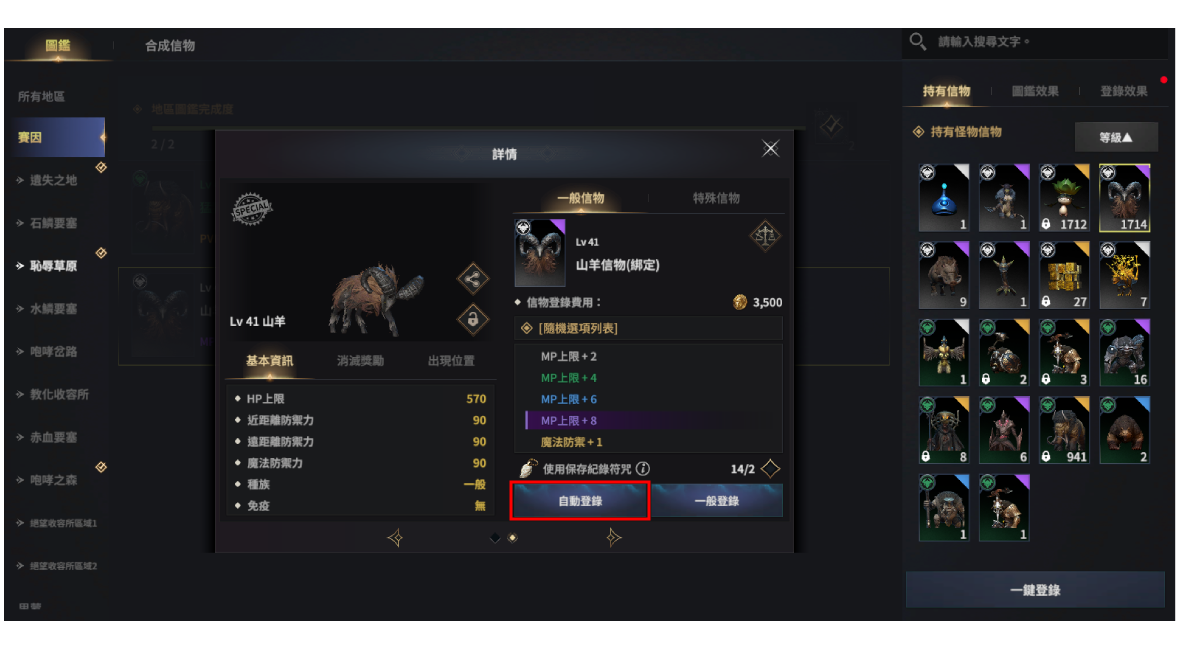Switch to the 特殊信物 tab

tap(716, 198)
